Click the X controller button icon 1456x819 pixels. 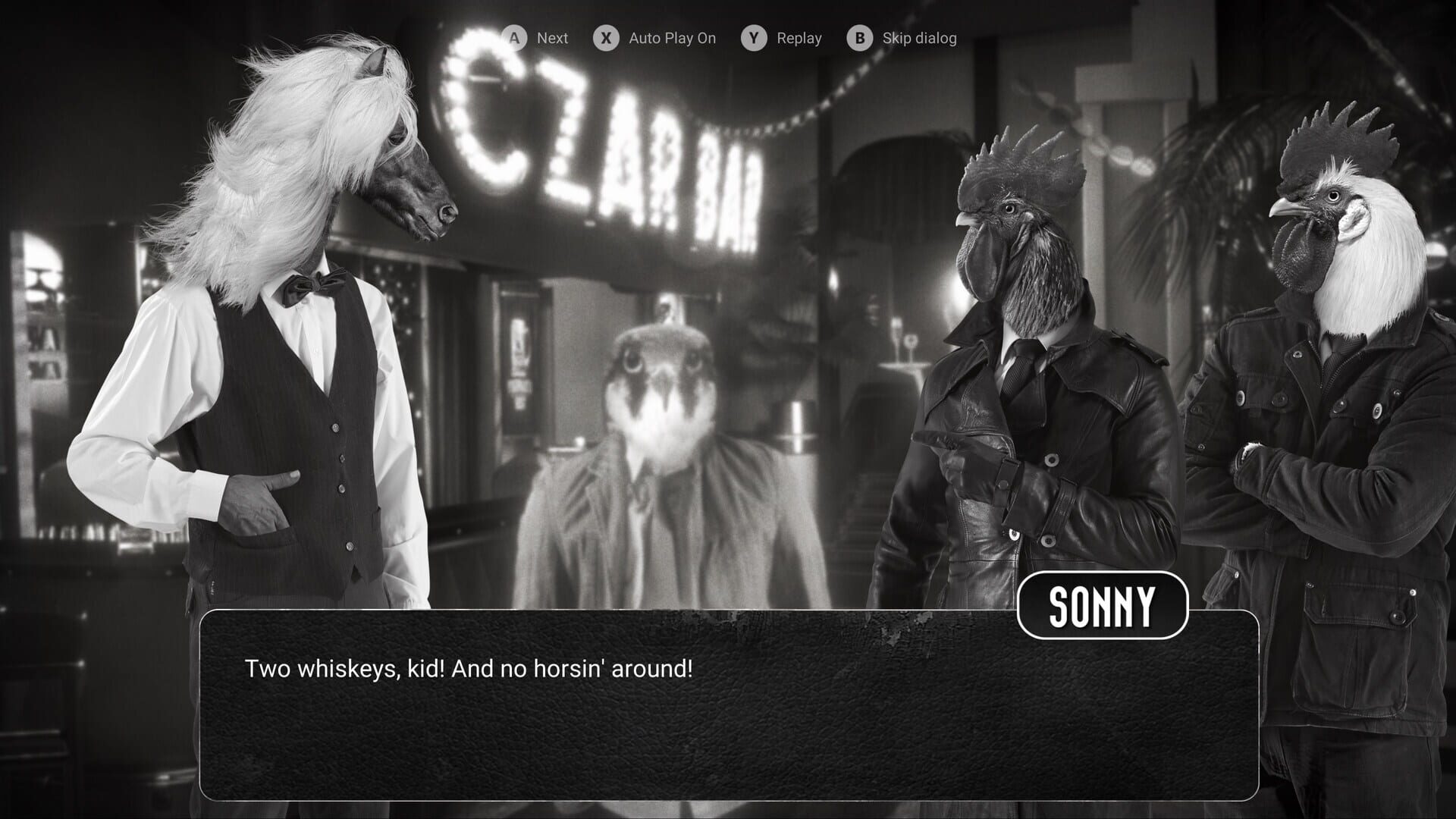click(x=604, y=37)
